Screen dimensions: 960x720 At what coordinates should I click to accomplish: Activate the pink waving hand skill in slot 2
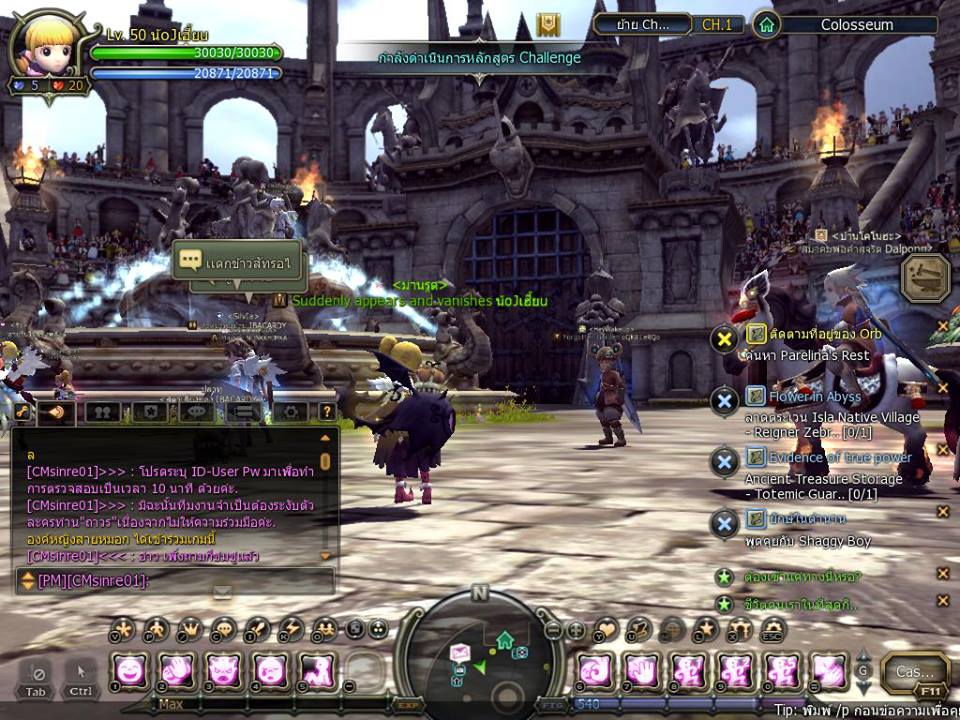pos(177,669)
